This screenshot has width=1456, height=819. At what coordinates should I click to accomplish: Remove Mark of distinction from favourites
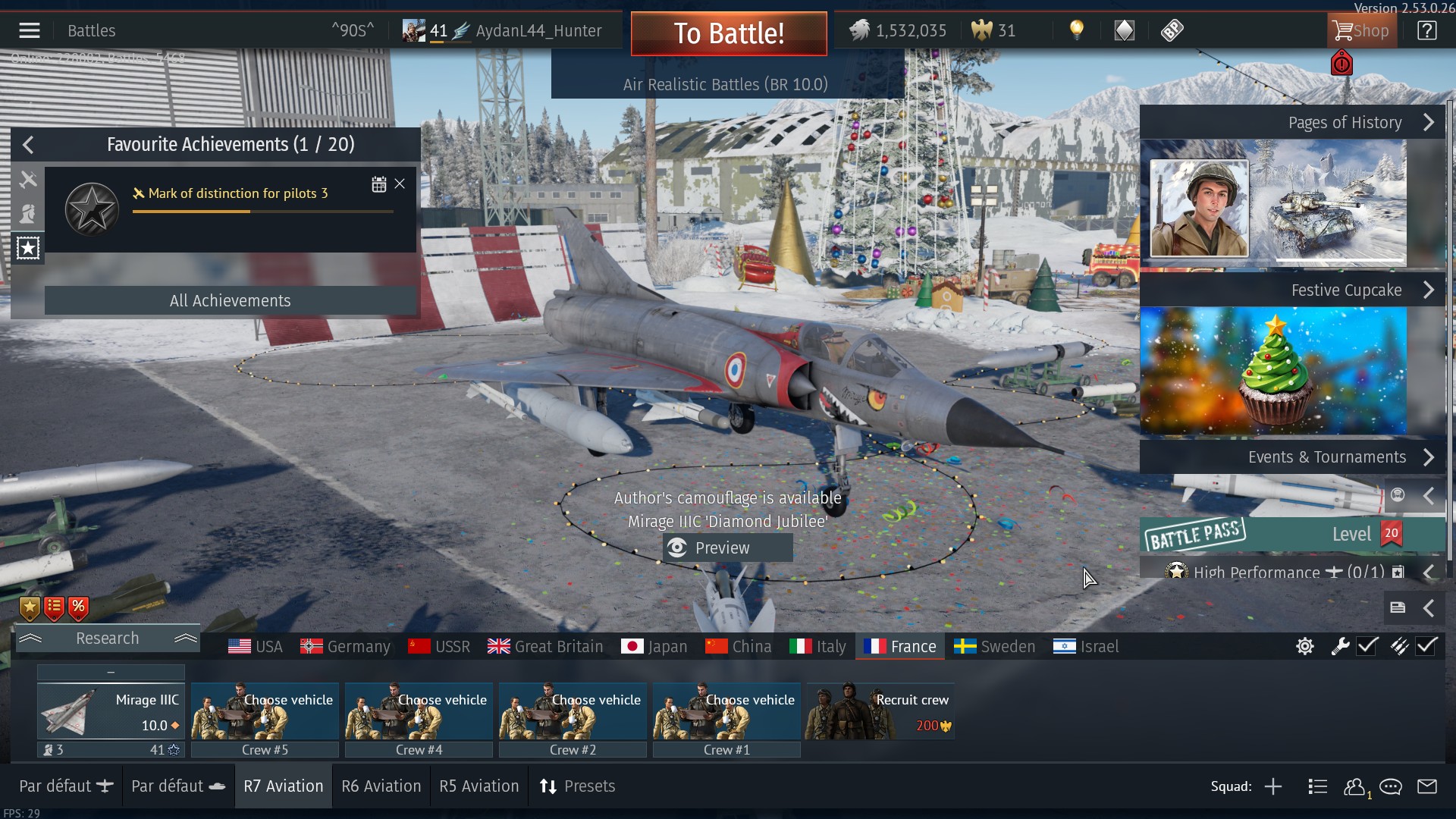[x=400, y=184]
